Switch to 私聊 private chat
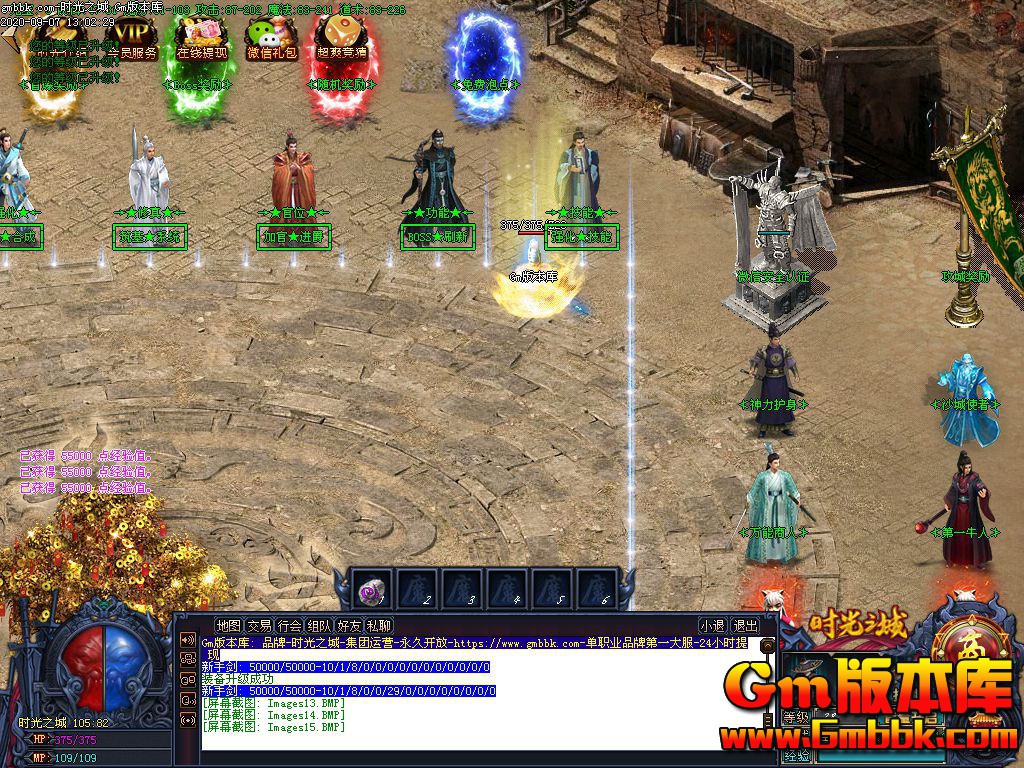This screenshot has height=768, width=1024. coord(379,626)
